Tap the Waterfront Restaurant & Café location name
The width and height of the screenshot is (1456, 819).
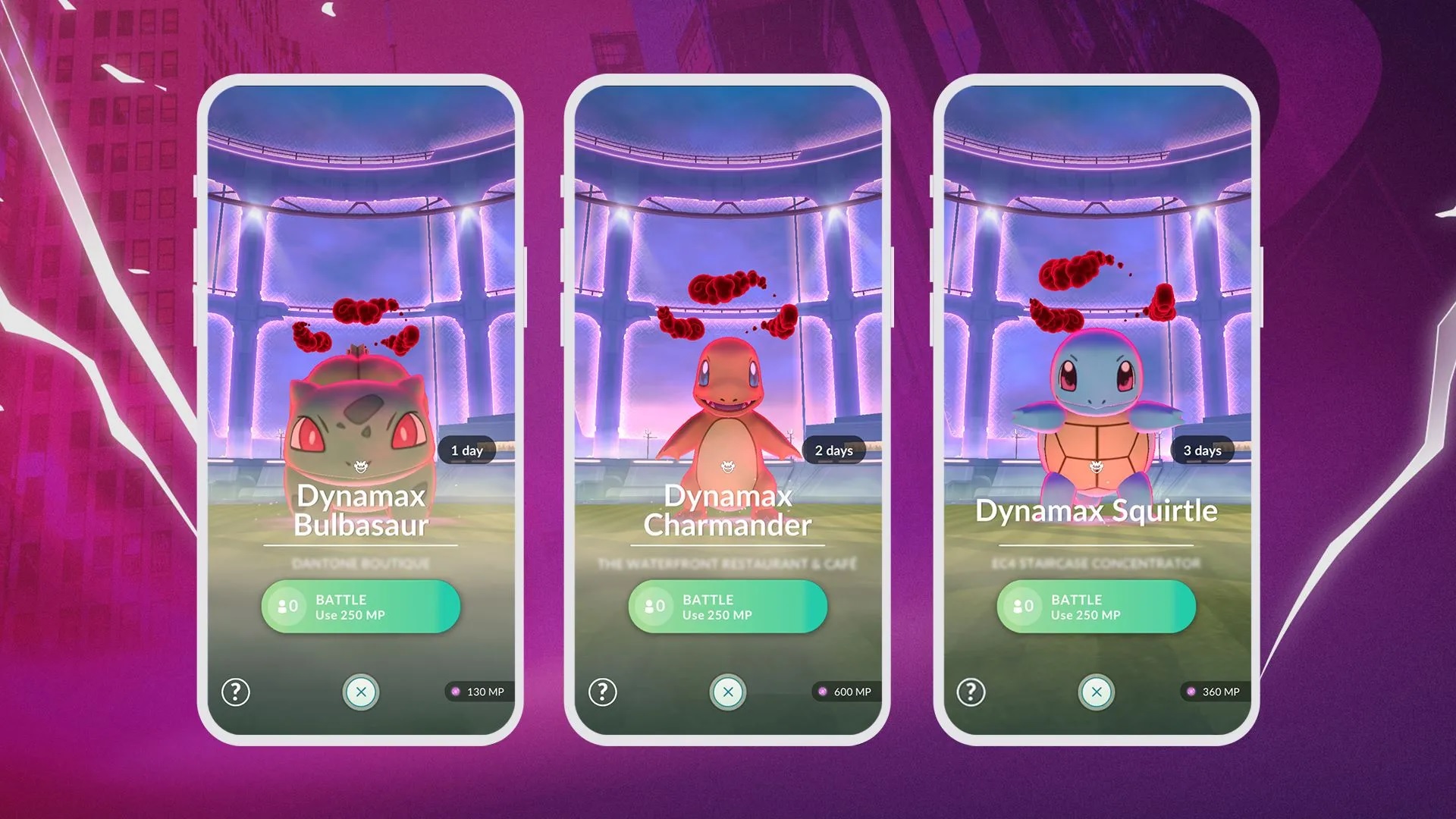[728, 563]
